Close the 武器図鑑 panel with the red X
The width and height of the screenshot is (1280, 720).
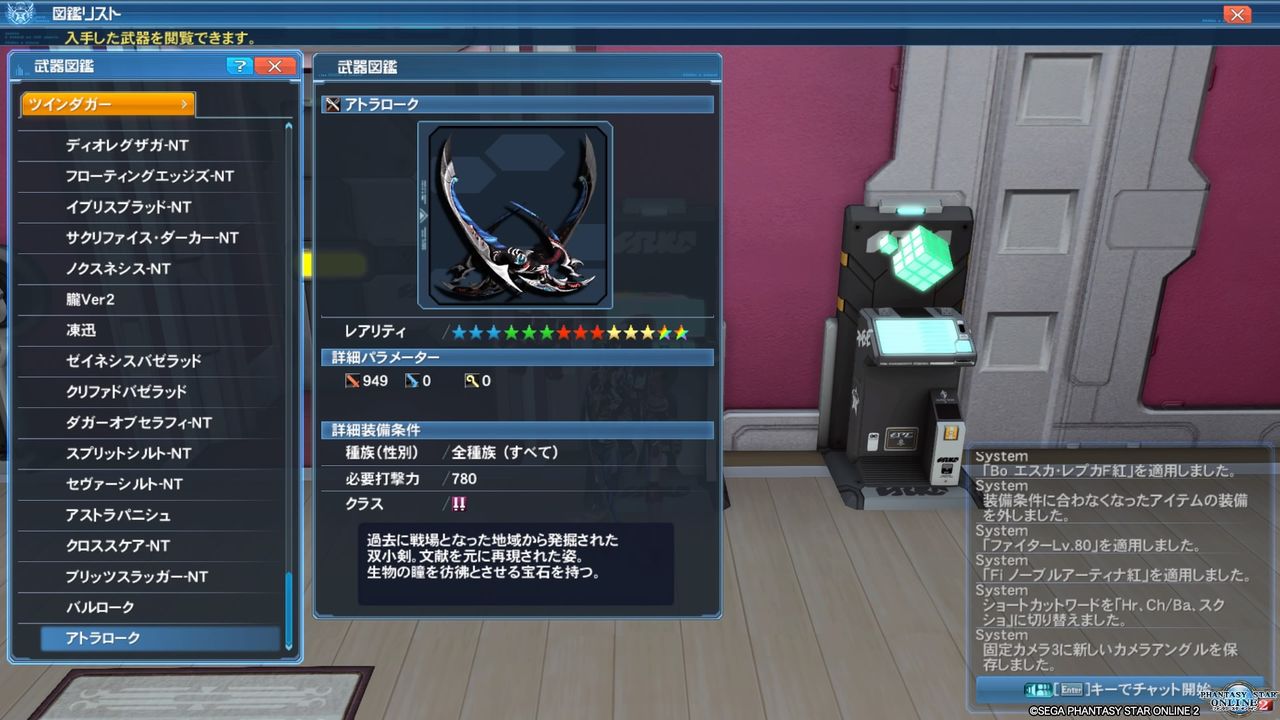tap(274, 66)
